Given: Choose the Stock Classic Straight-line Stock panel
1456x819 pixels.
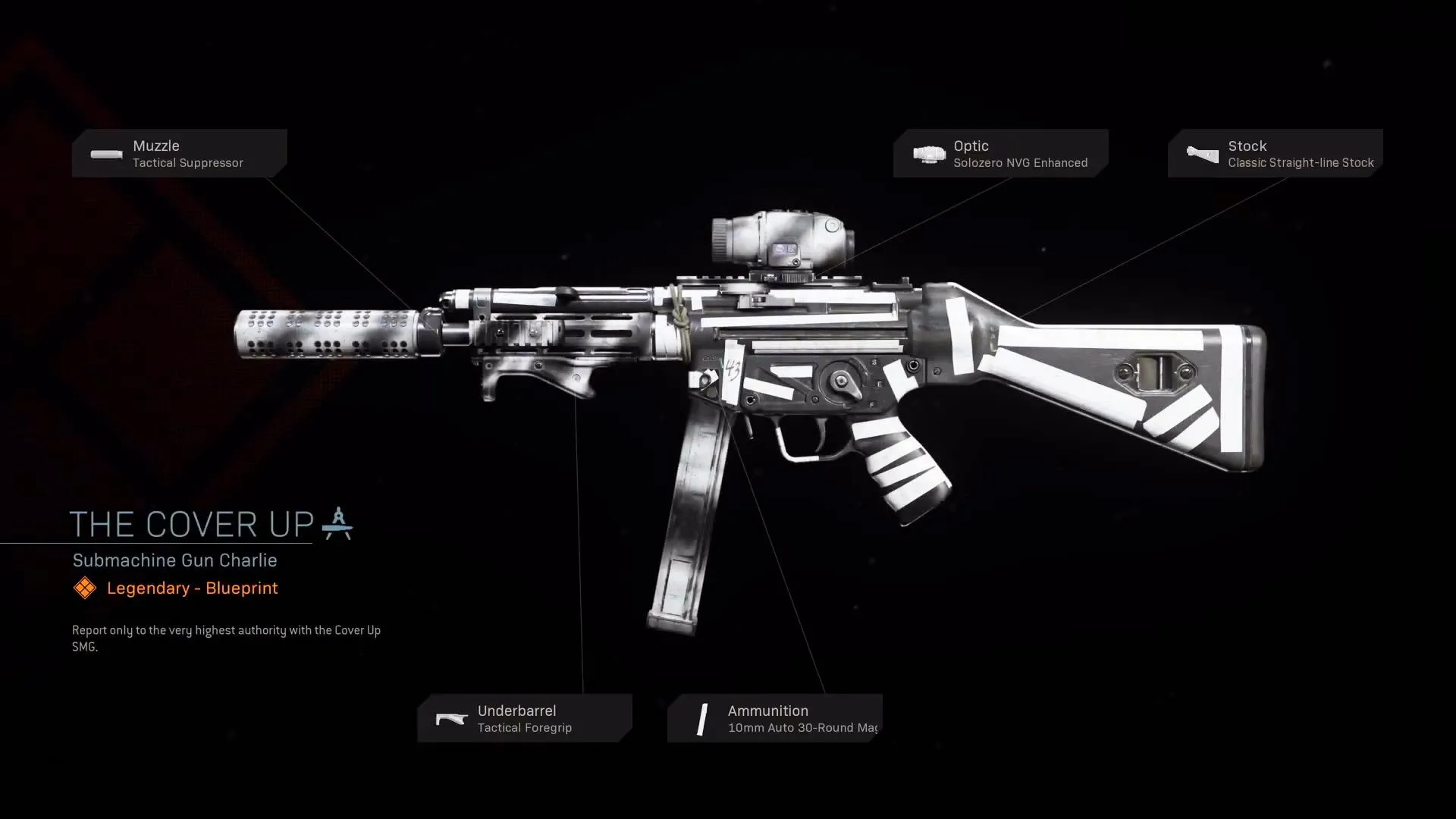Looking at the screenshot, I should click(1275, 153).
